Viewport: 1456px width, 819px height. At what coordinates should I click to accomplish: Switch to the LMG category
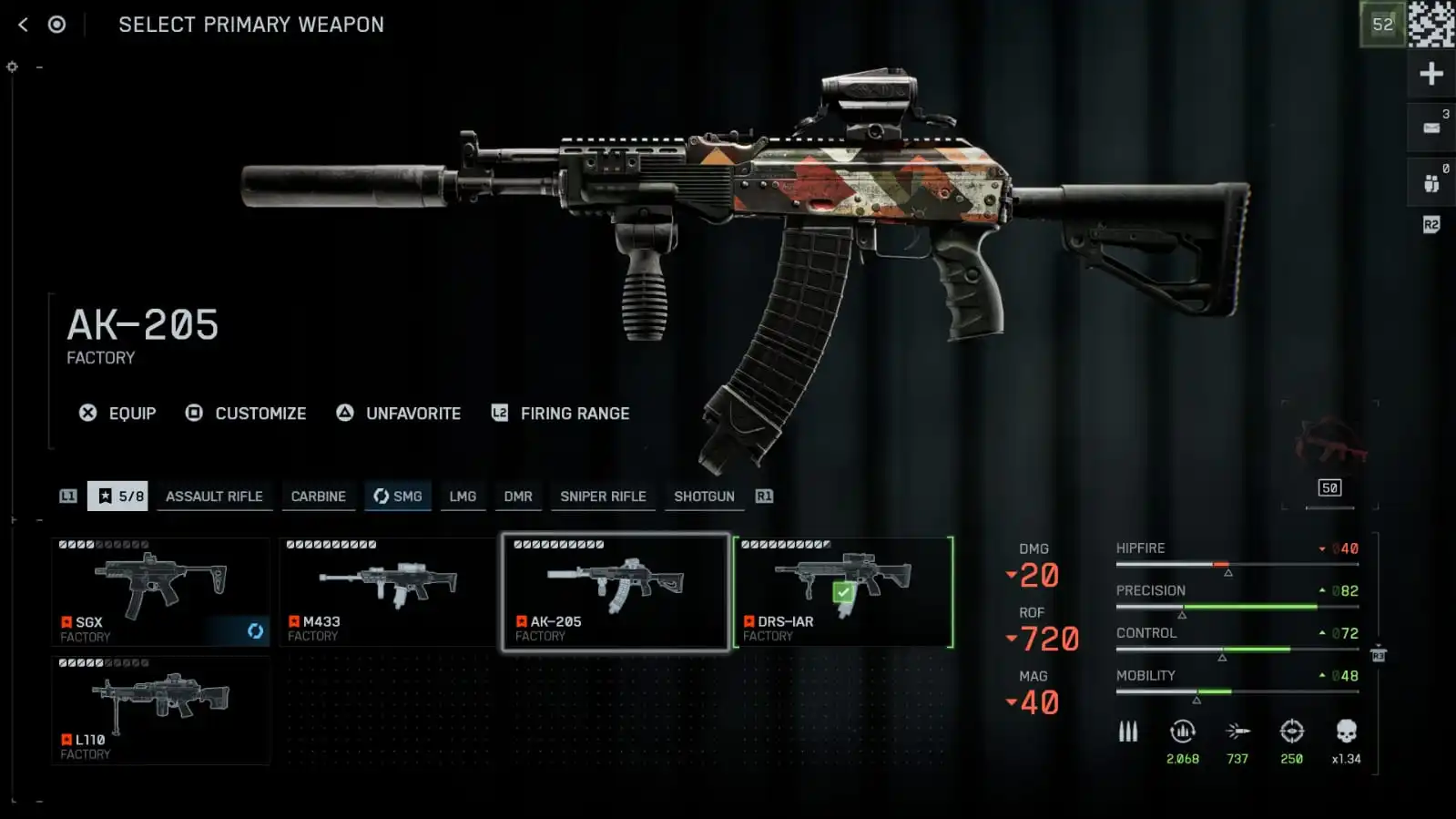(x=463, y=497)
